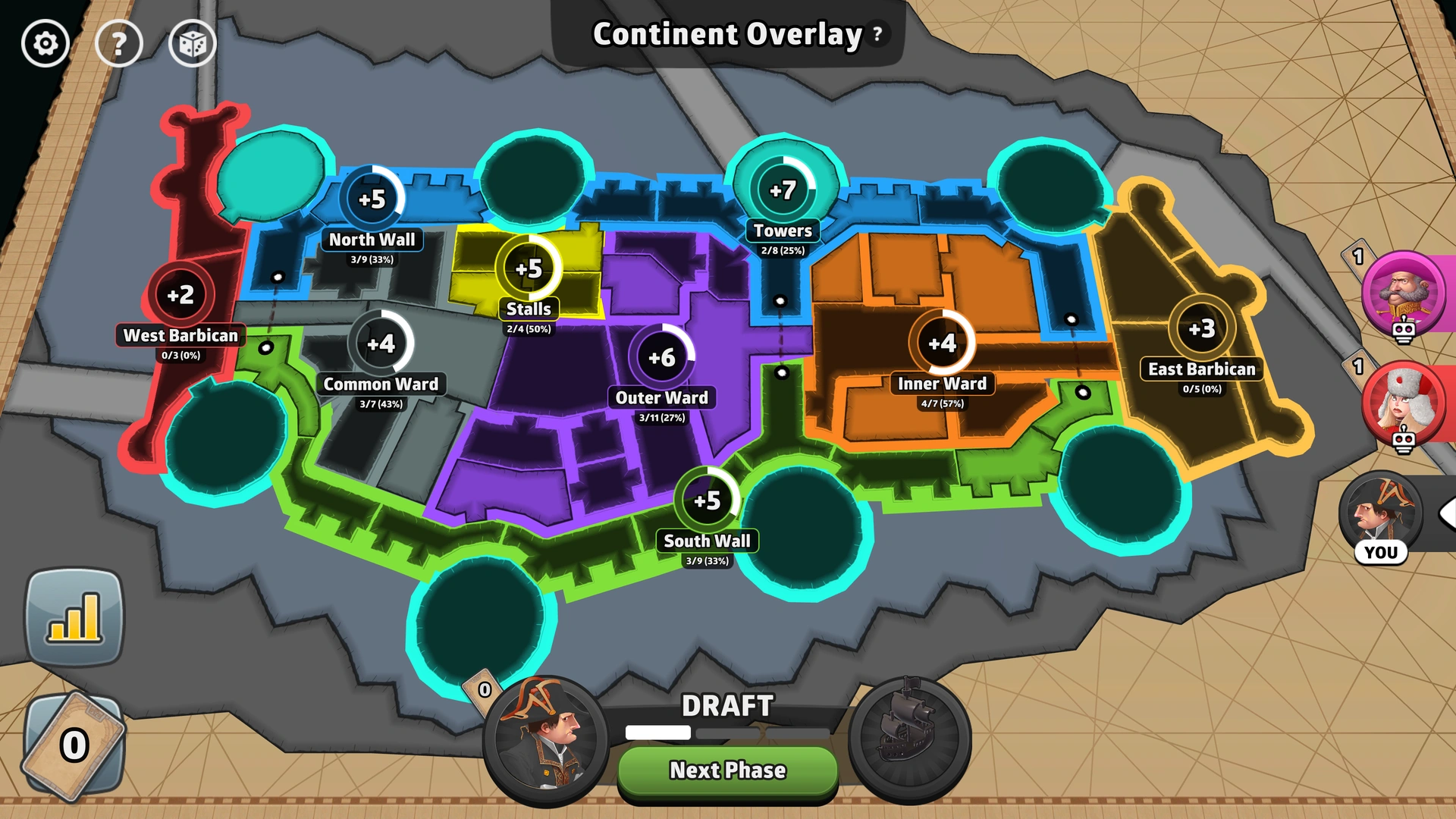Expand the Towers +7 bonus circle
Screen dimensions: 1456x819
coord(785,190)
